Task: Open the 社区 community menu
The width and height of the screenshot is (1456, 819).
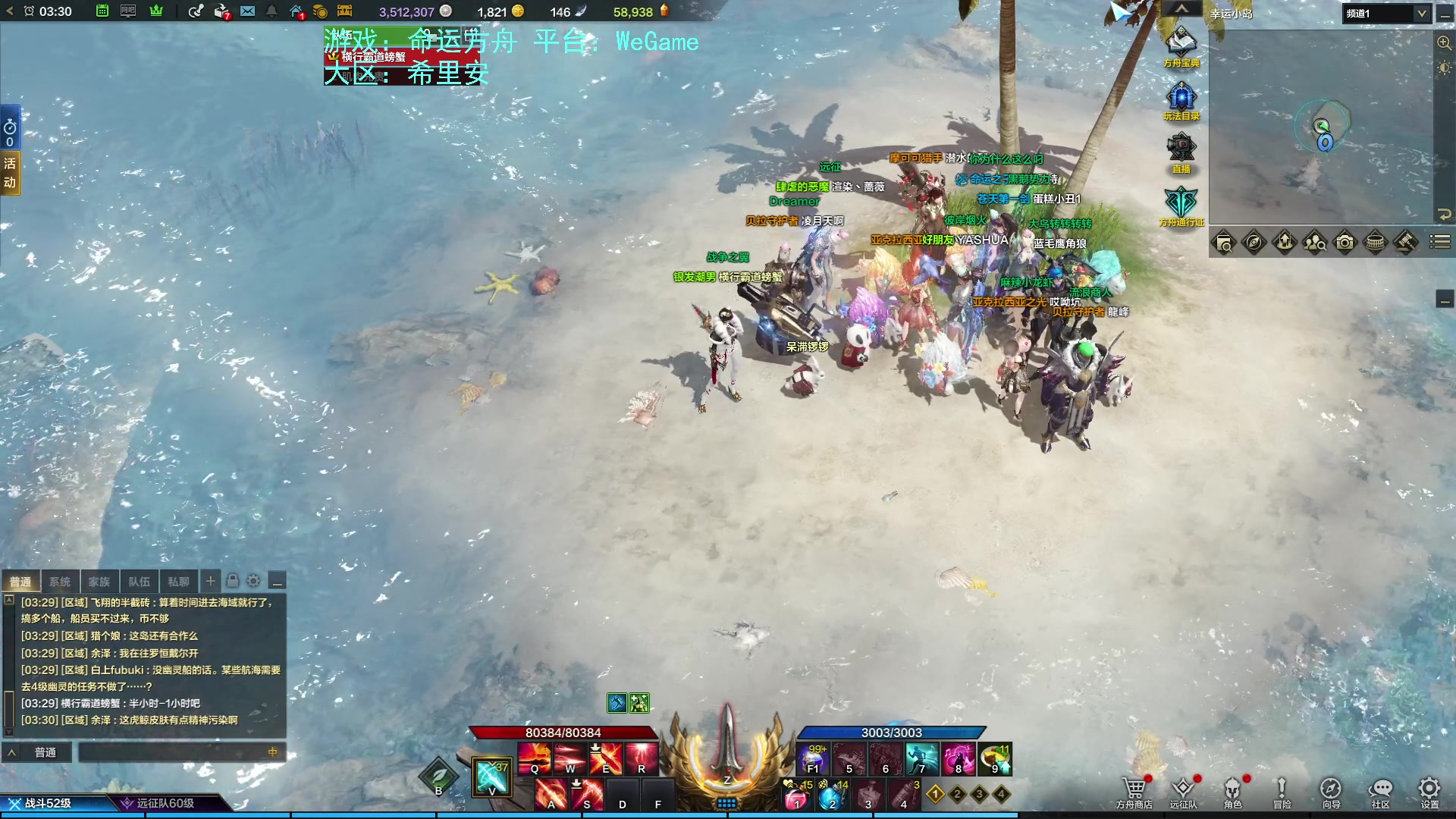Action: click(1380, 790)
